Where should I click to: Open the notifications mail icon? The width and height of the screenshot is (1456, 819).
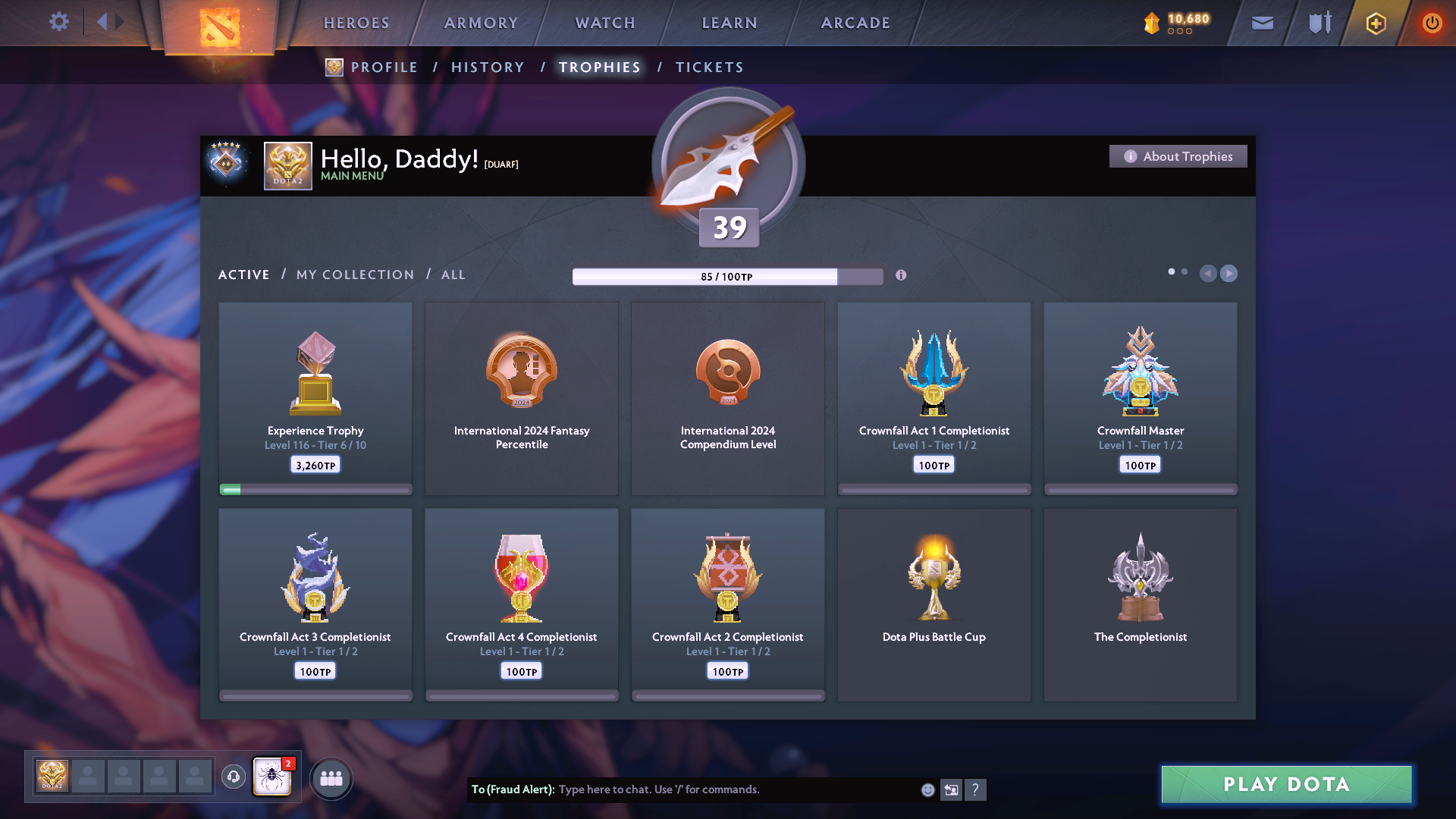[x=1261, y=23]
